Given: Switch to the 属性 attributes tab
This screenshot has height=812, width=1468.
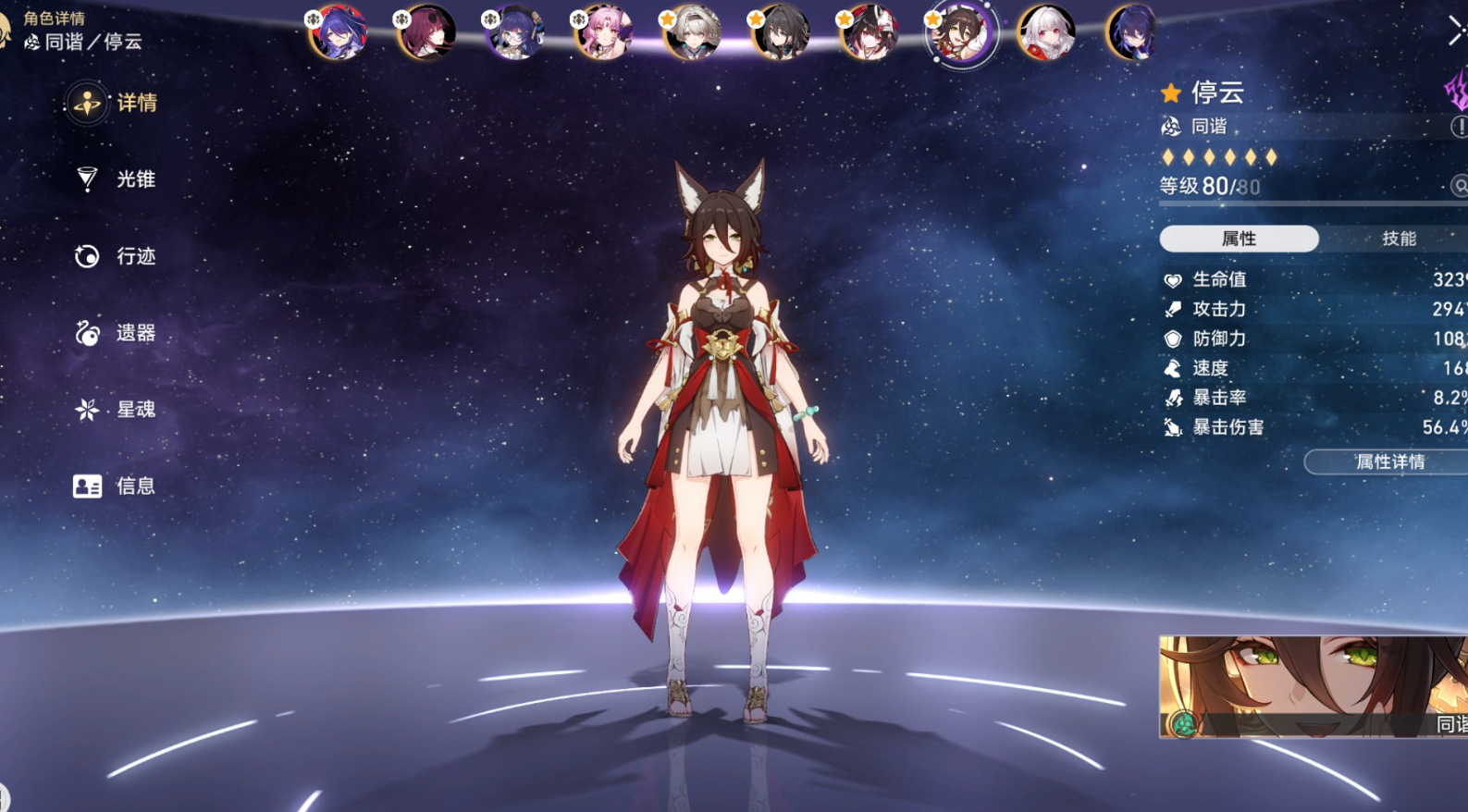Looking at the screenshot, I should click(x=1238, y=239).
